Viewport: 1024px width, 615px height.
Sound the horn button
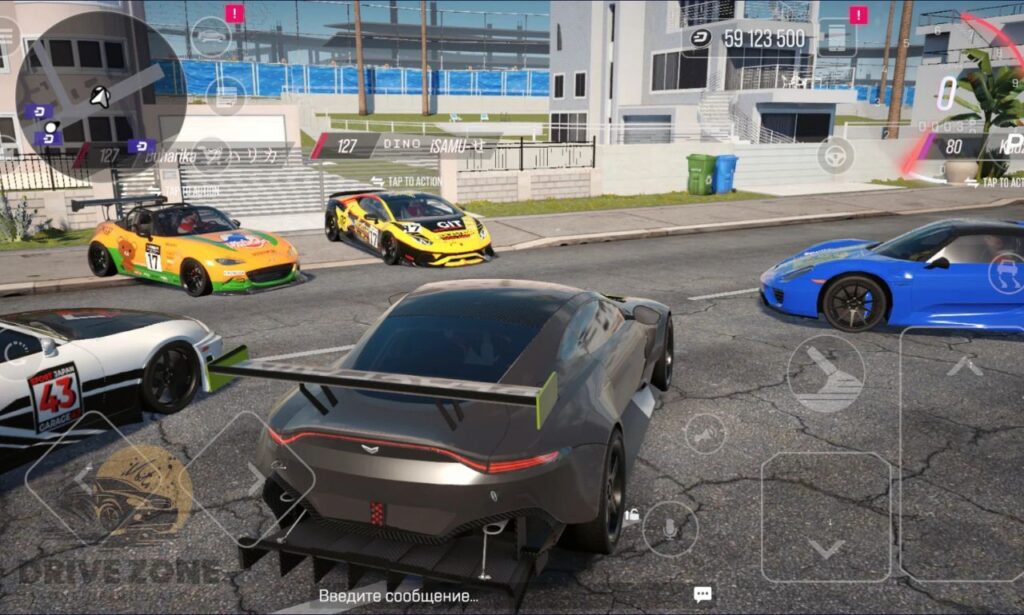[705, 433]
